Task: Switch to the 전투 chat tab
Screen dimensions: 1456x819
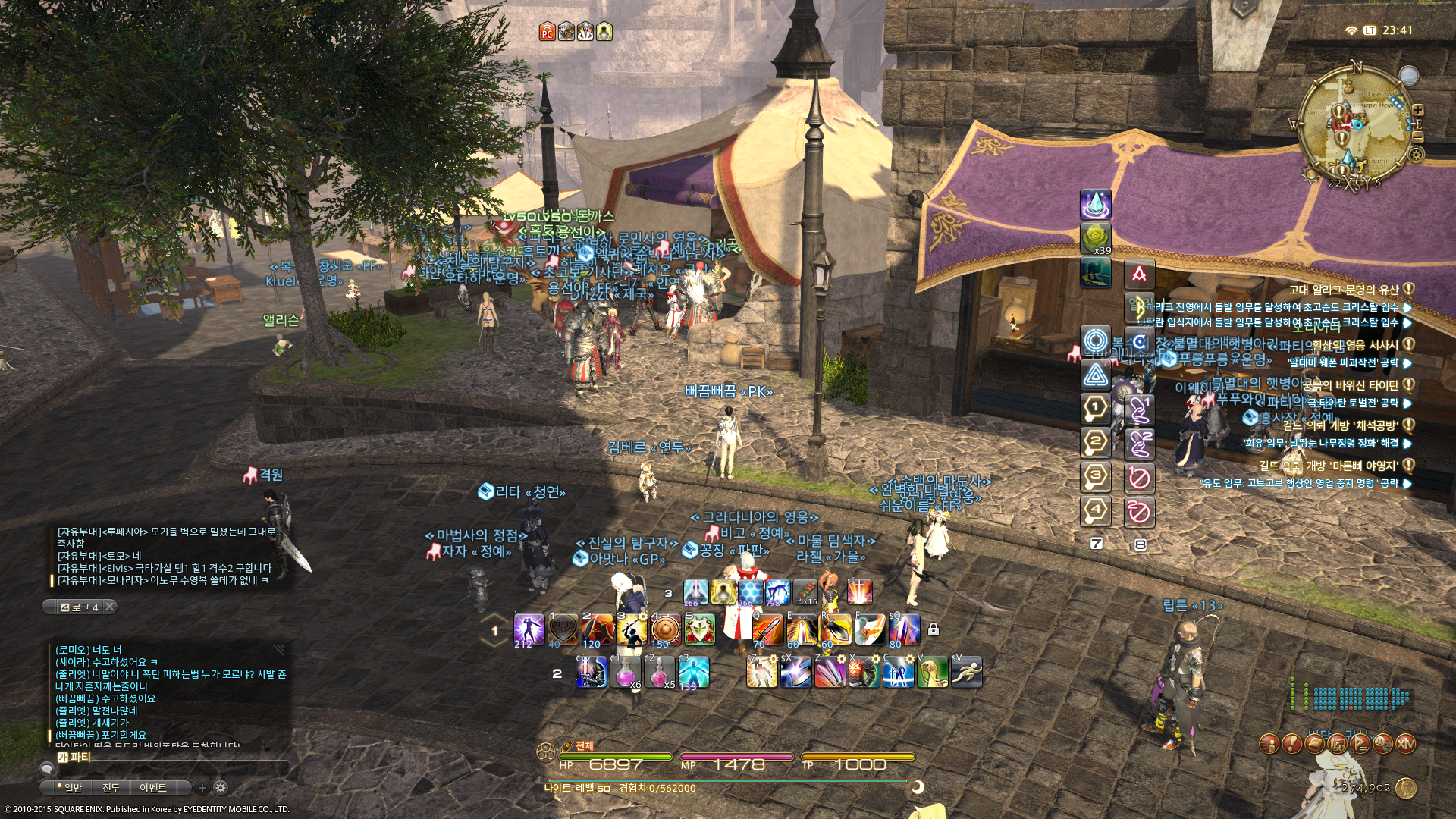Action: coord(111,788)
